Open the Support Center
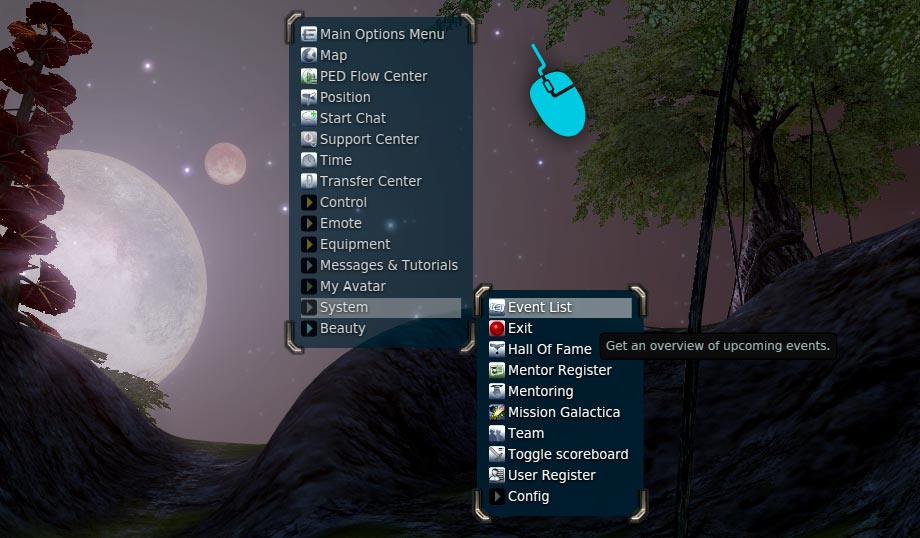 [x=369, y=139]
